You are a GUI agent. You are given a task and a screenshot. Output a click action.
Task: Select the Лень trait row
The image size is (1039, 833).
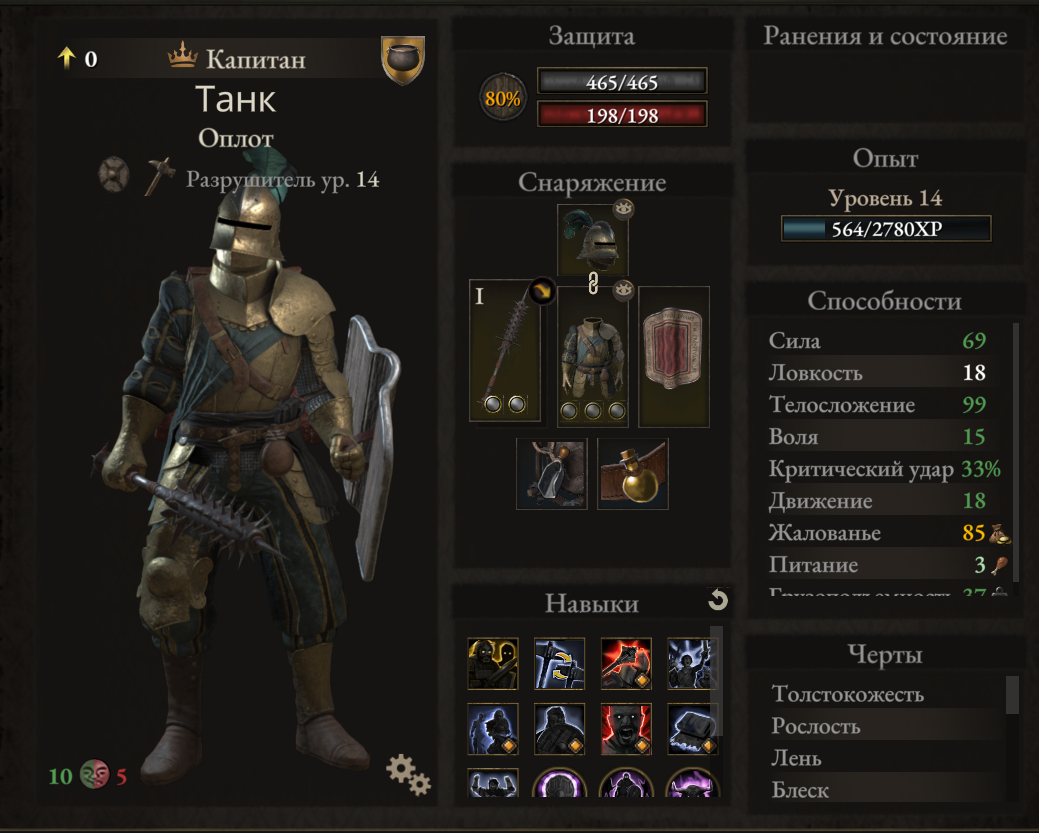click(797, 758)
